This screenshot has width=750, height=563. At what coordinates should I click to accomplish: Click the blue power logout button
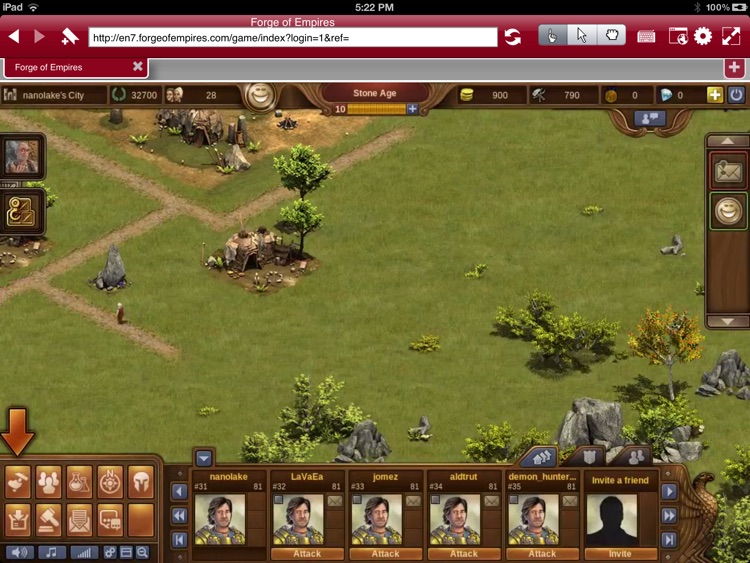[736, 95]
